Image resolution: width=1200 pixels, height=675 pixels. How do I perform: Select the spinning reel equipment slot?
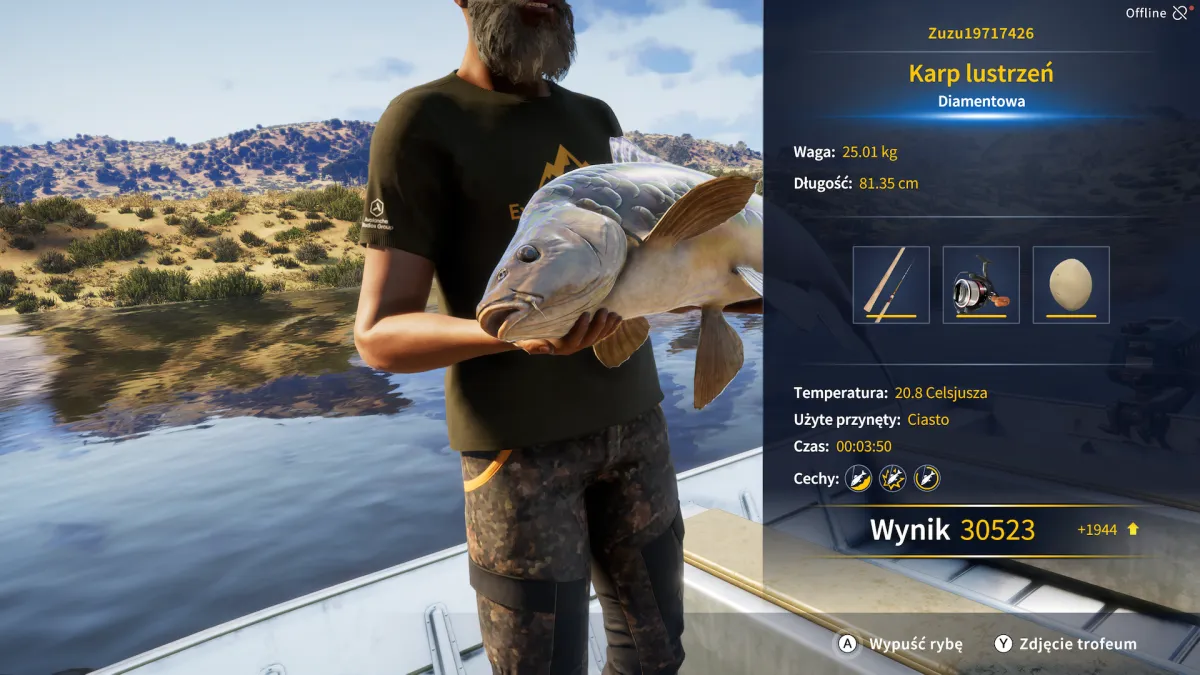point(981,285)
